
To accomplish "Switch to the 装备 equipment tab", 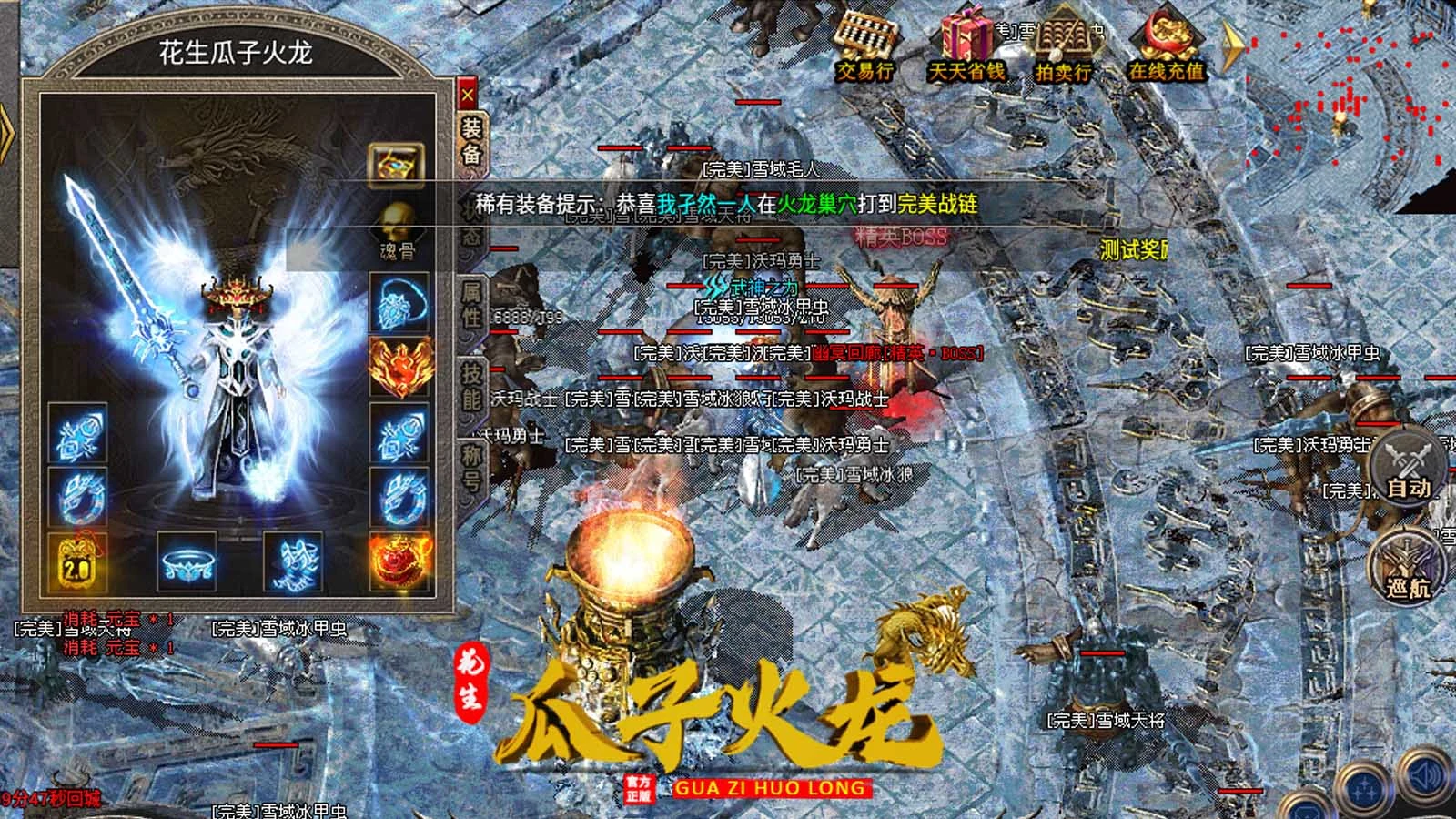I will tap(471, 143).
